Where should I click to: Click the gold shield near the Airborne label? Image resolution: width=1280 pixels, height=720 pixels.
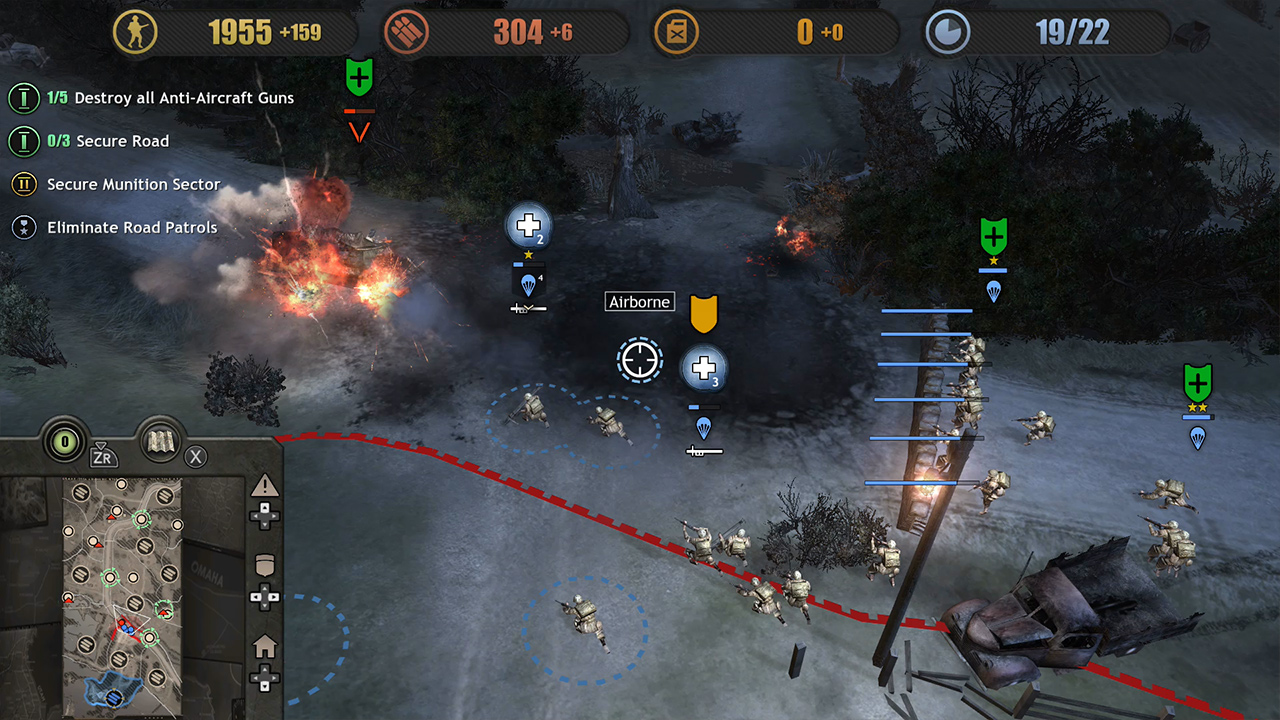pos(704,315)
